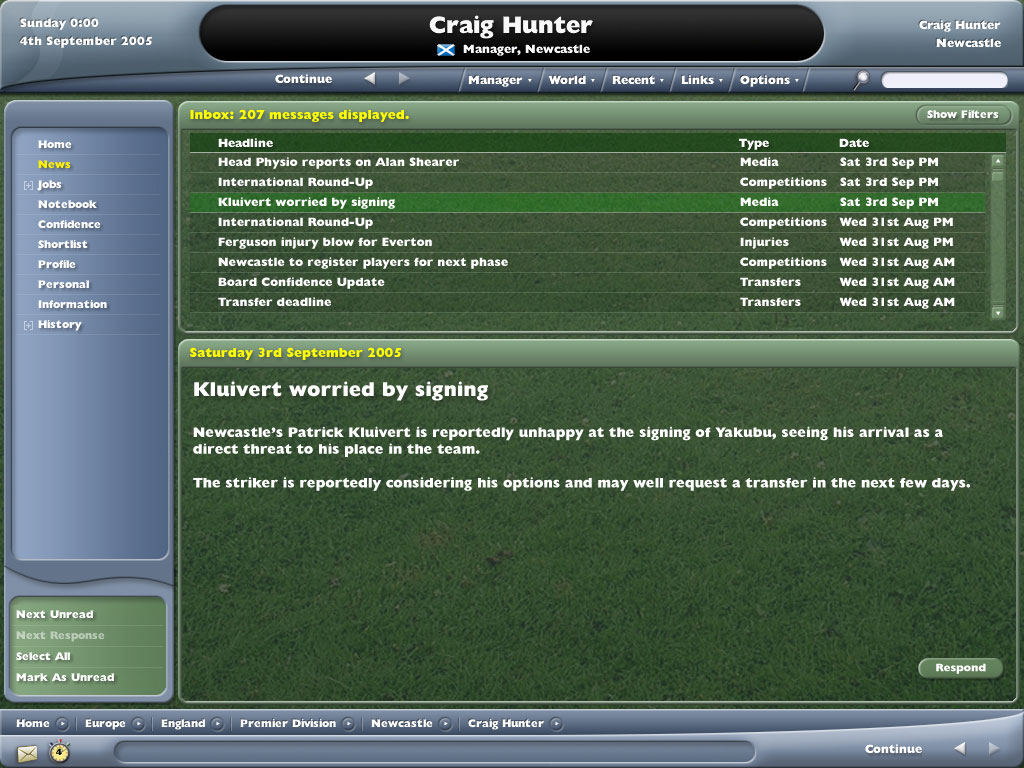Open the Premier Division breadcrumb link
This screenshot has width=1024, height=768.
288,724
